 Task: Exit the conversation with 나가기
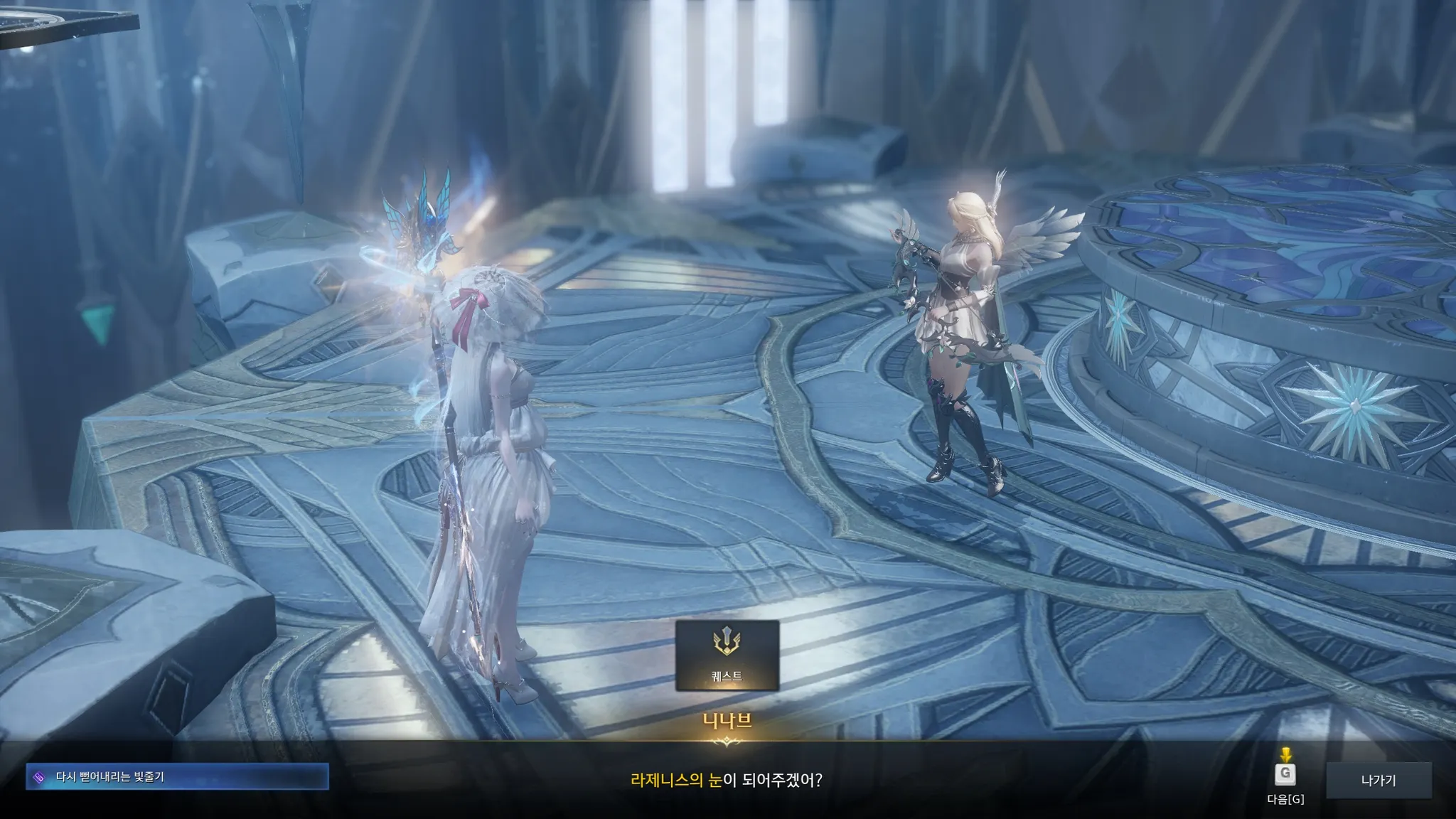(1379, 781)
